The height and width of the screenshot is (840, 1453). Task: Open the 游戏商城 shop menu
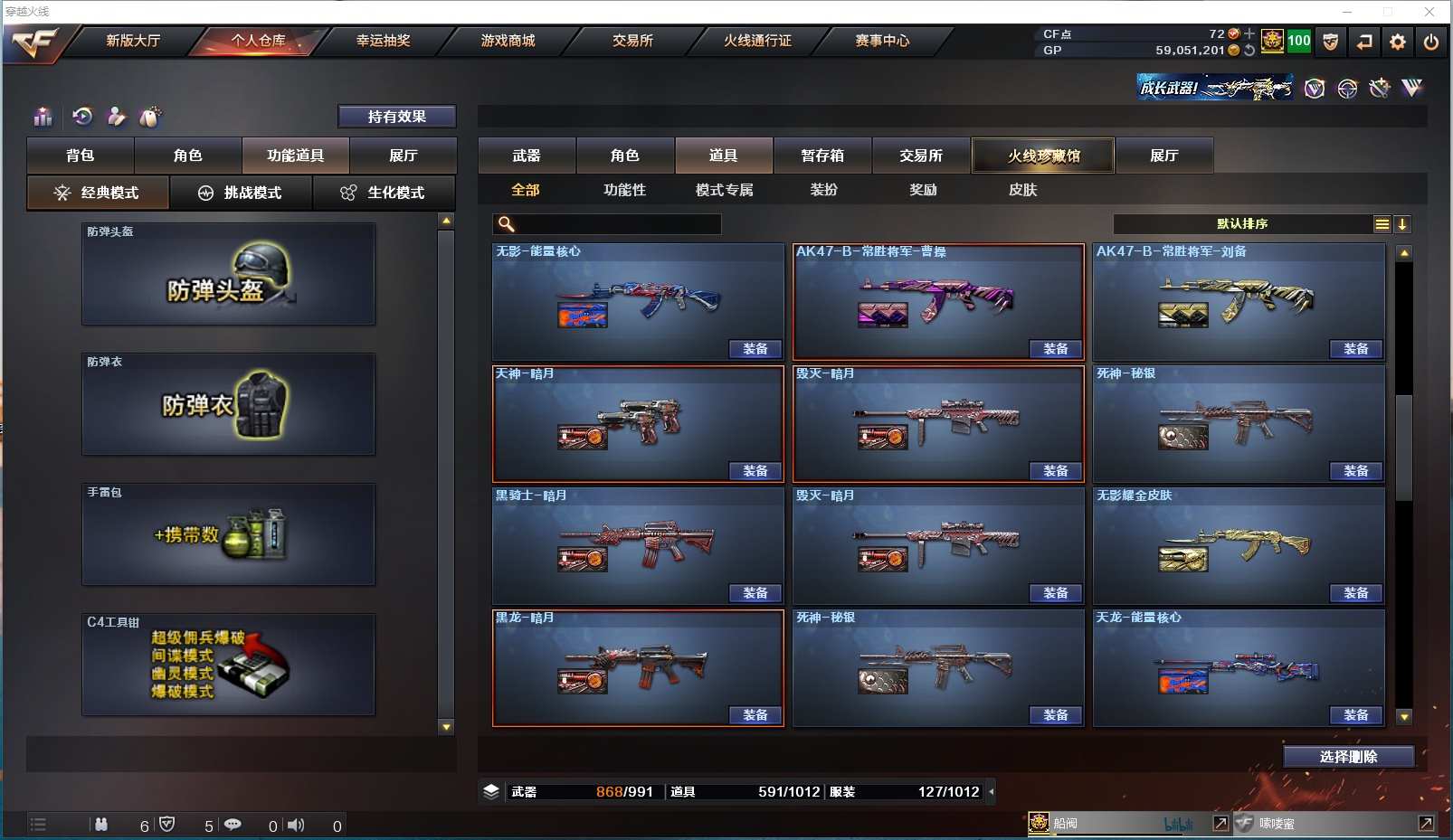[x=508, y=41]
